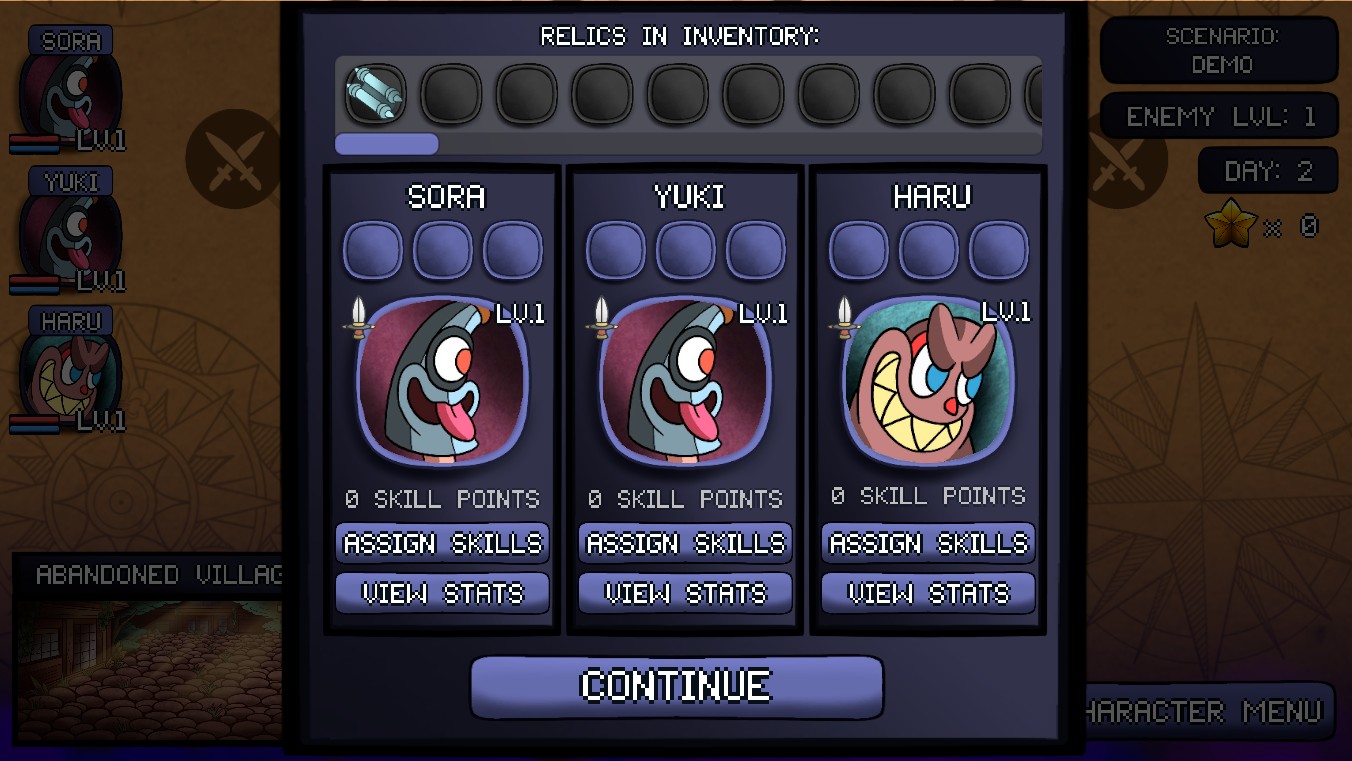
Task: Select the scroll relic in inventory
Action: pos(375,94)
